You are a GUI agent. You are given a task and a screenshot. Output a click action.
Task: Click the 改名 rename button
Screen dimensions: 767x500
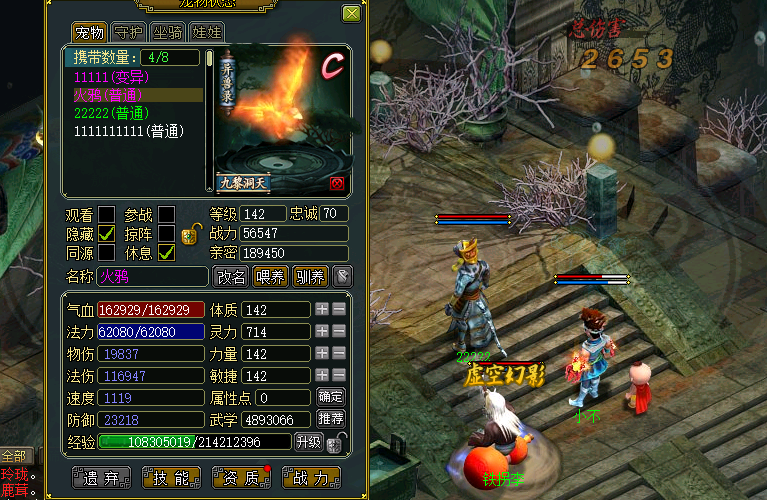pyautogui.click(x=231, y=276)
